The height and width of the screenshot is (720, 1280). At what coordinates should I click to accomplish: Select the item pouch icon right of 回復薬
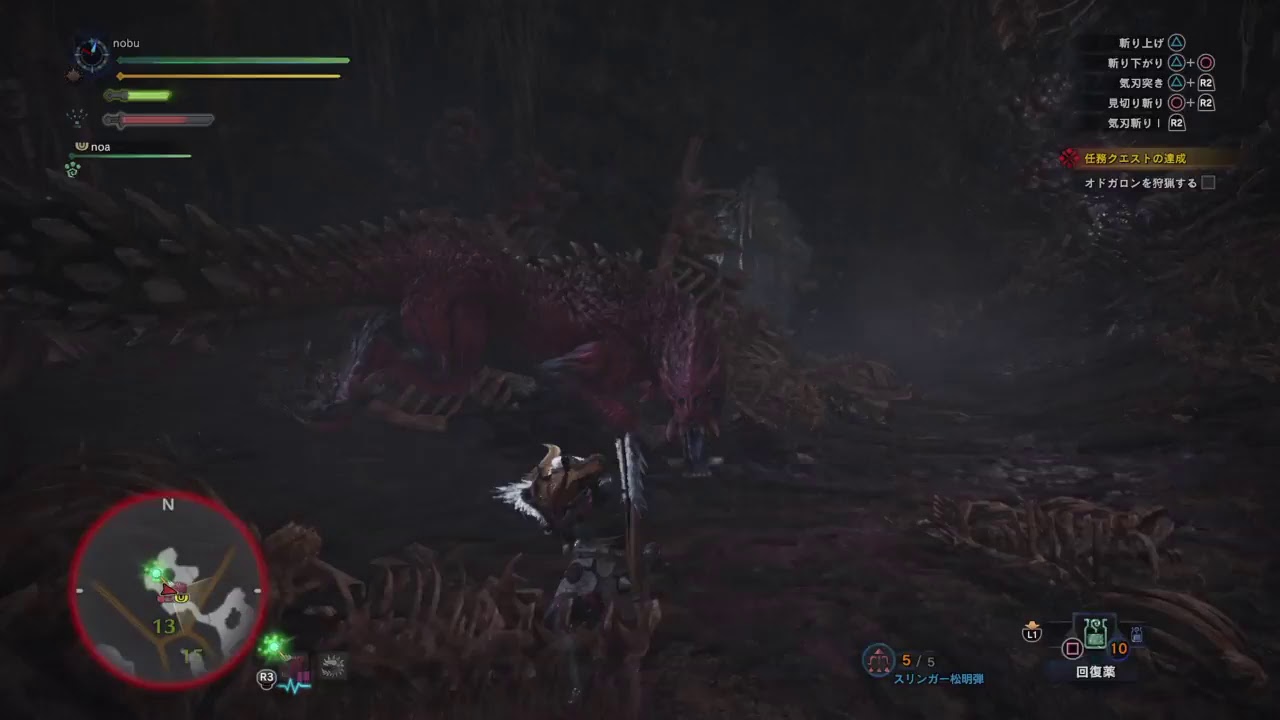[x=1137, y=634]
